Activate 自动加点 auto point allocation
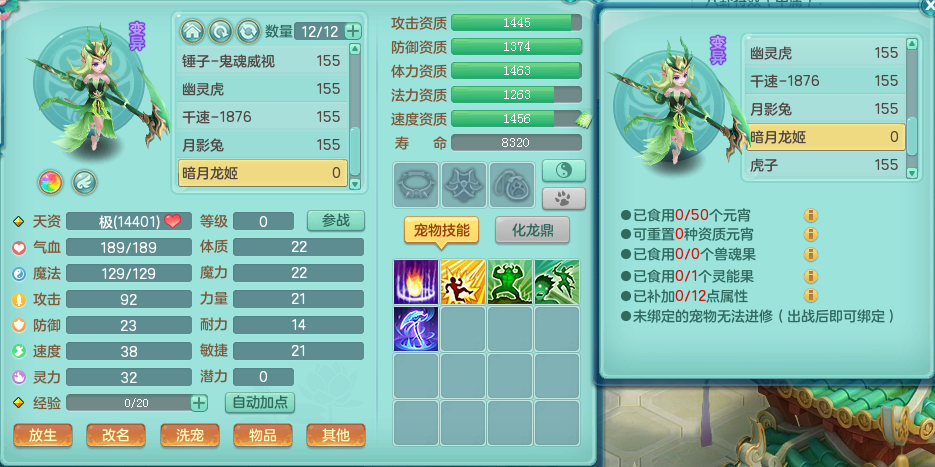935x467 pixels. [260, 403]
